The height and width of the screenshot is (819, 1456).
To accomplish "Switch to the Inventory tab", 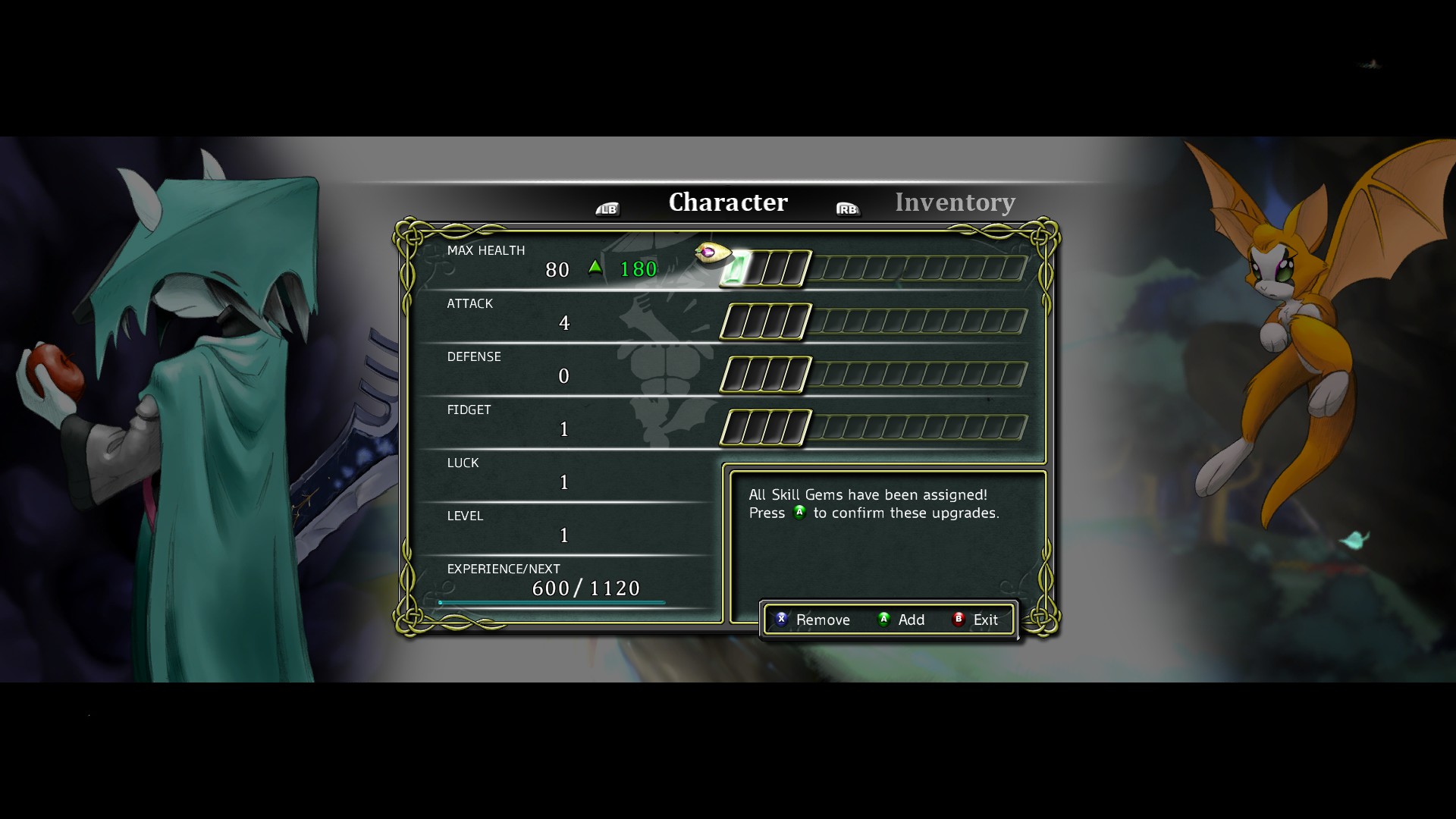I will (954, 202).
